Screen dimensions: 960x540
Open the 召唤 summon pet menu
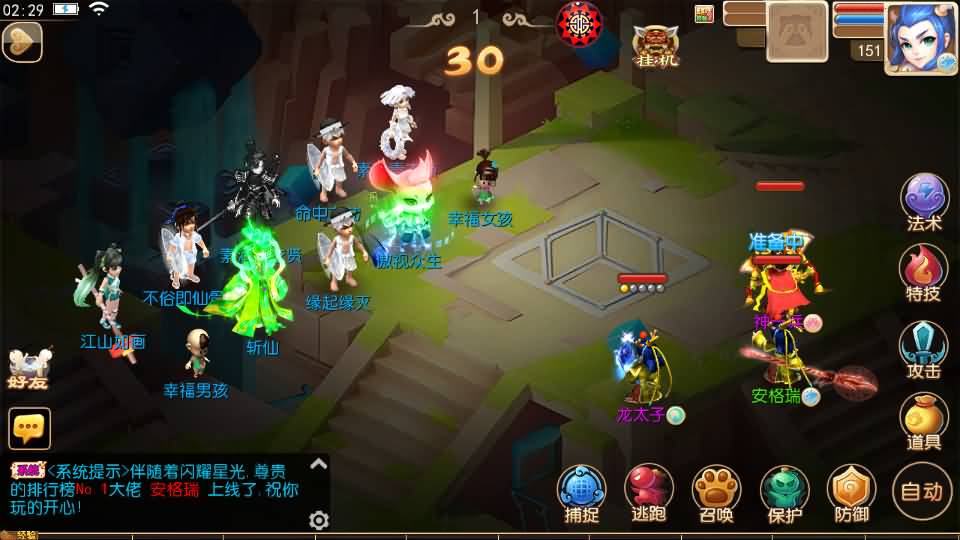716,491
